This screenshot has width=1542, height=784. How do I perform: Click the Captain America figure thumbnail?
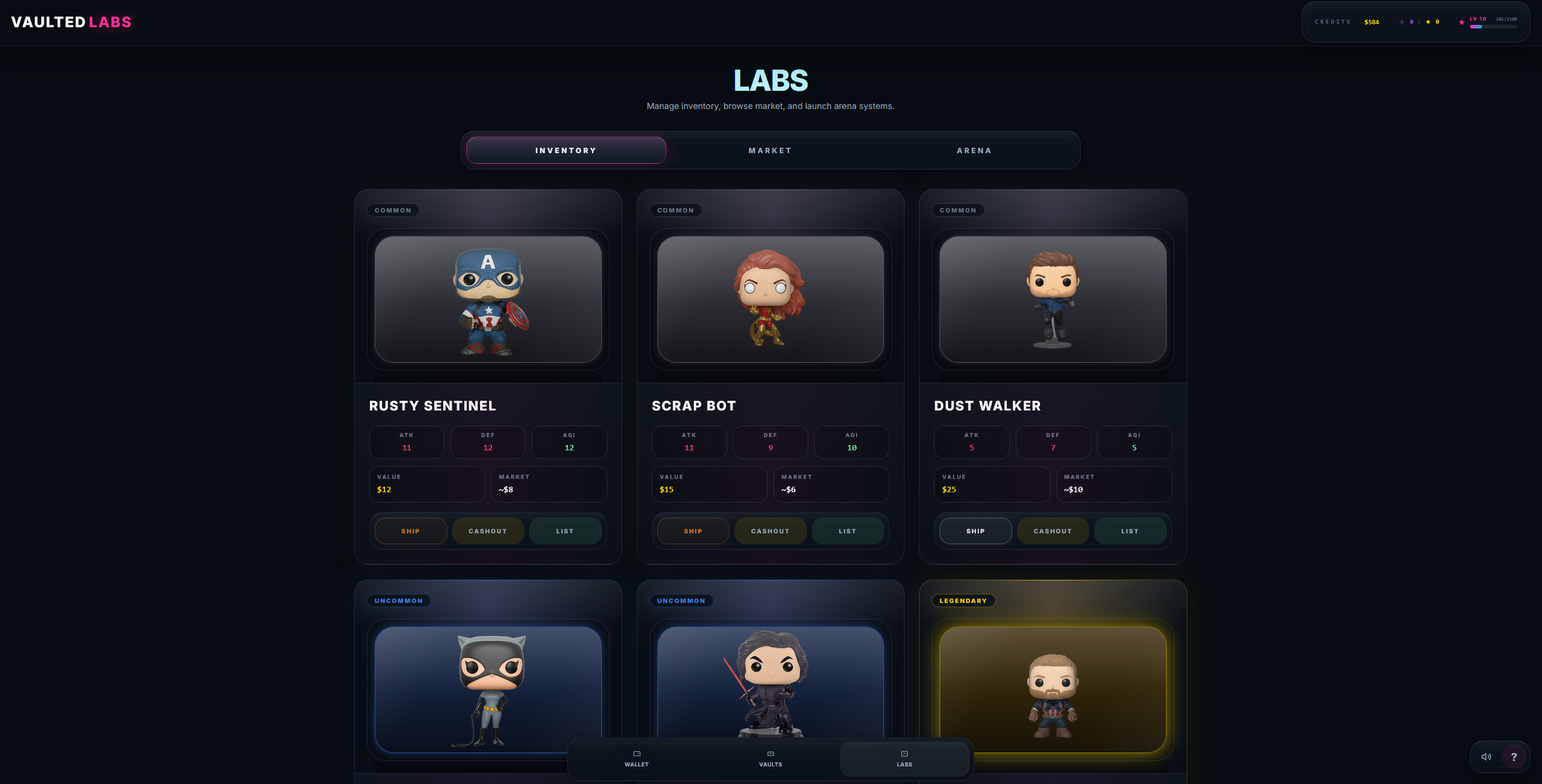(x=487, y=300)
